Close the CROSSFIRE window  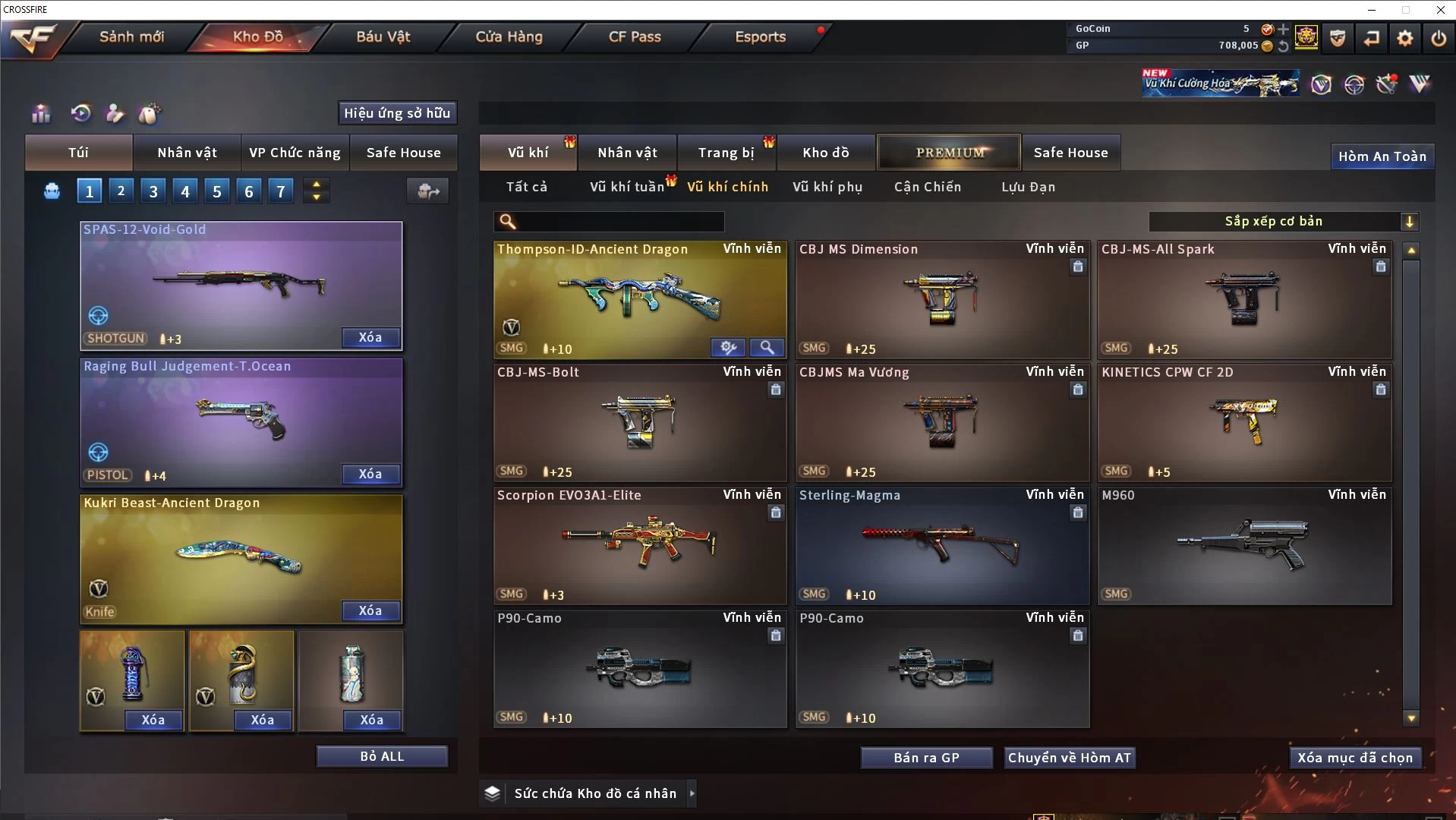coord(1440,10)
